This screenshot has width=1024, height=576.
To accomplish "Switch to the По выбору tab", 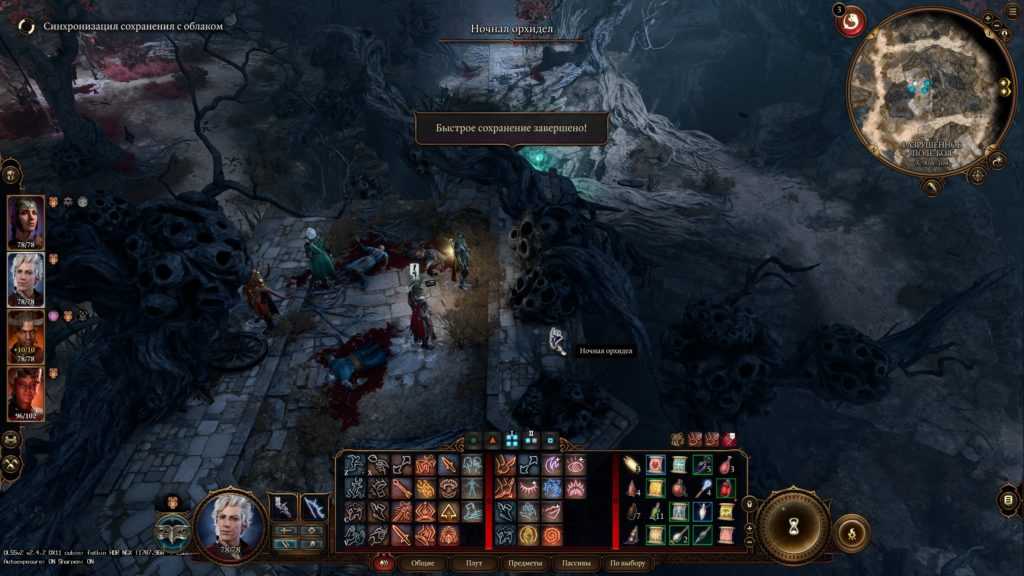I will click(628, 564).
